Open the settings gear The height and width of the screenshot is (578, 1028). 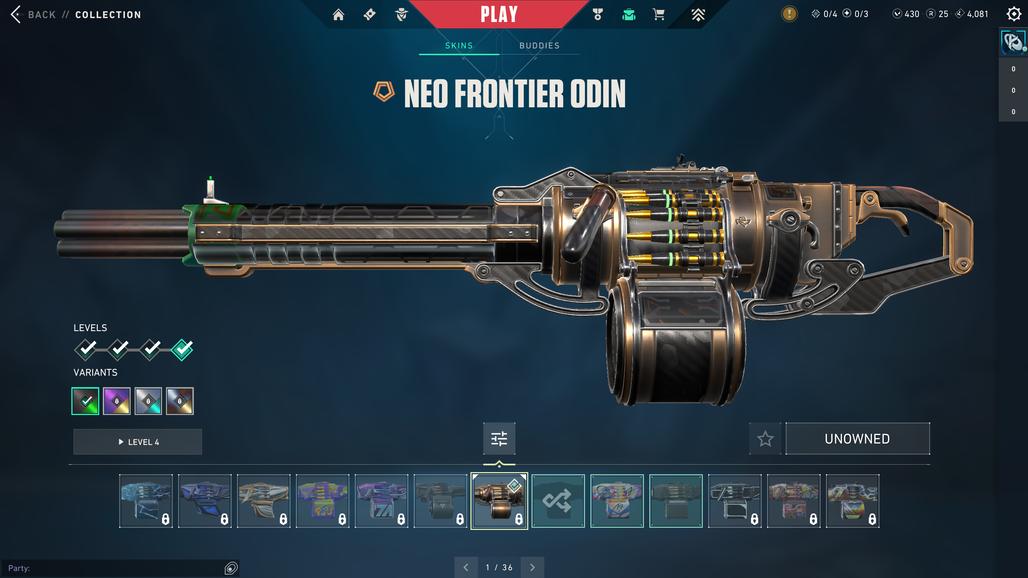(x=1013, y=14)
